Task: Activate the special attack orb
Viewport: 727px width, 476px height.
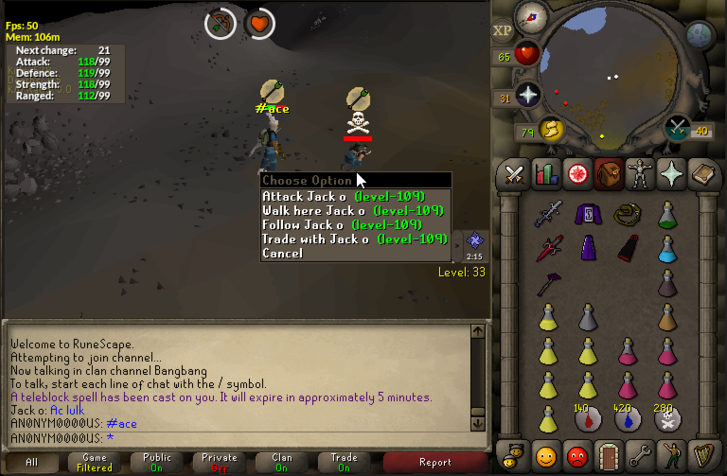Action: tap(678, 128)
